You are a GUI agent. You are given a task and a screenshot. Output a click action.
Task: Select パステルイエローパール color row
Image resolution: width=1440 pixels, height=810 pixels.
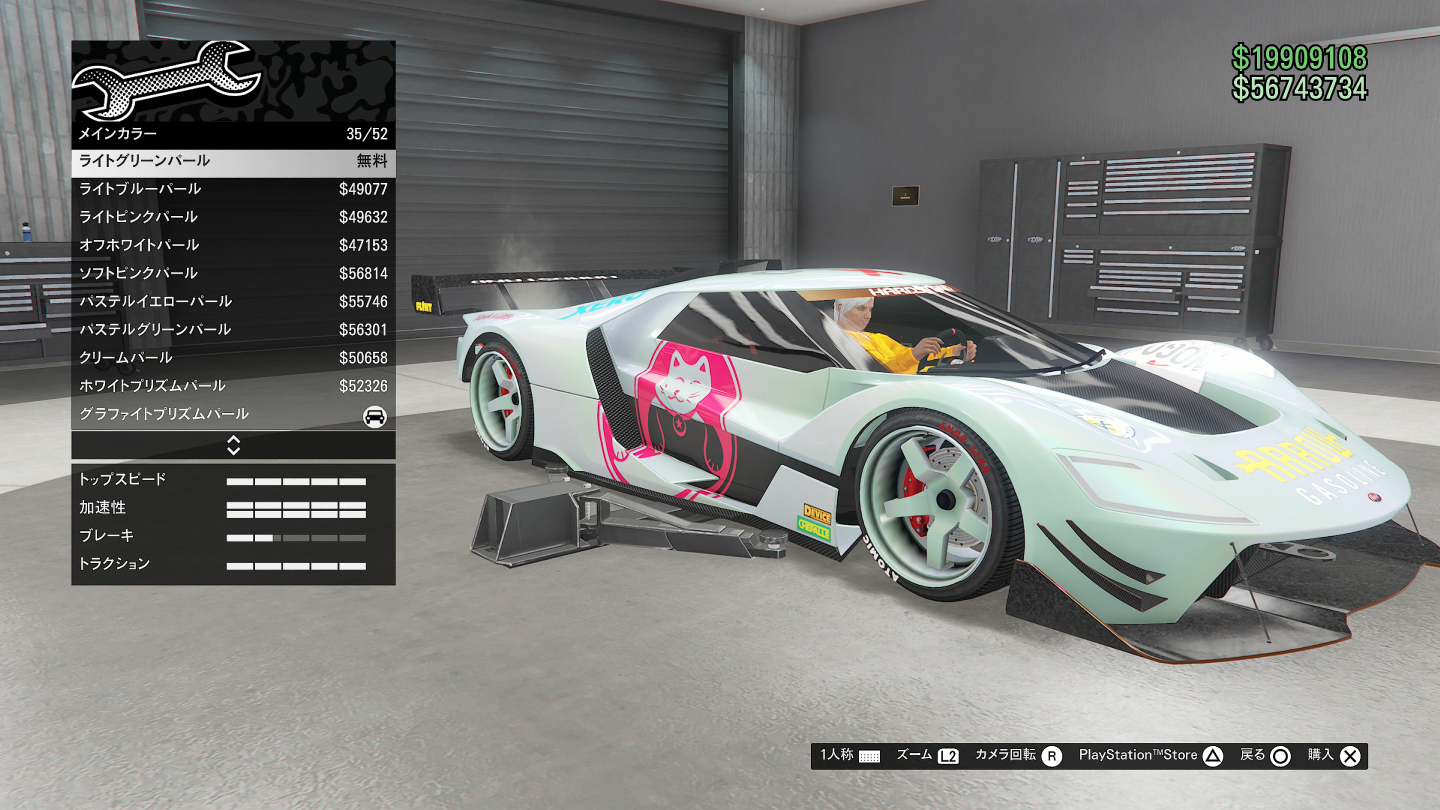click(x=233, y=301)
